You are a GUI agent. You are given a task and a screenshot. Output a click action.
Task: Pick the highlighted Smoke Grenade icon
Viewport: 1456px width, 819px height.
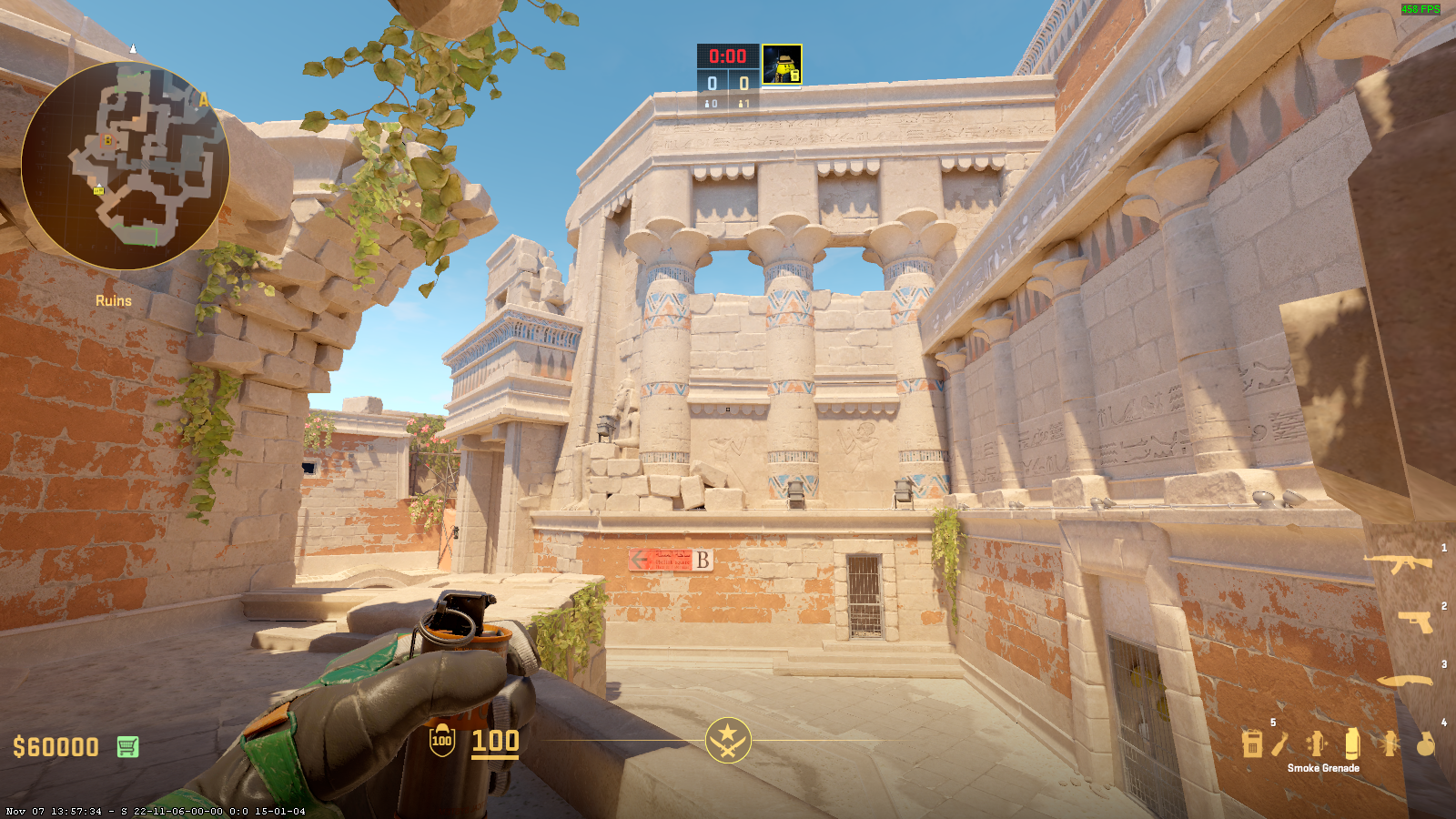[1351, 743]
